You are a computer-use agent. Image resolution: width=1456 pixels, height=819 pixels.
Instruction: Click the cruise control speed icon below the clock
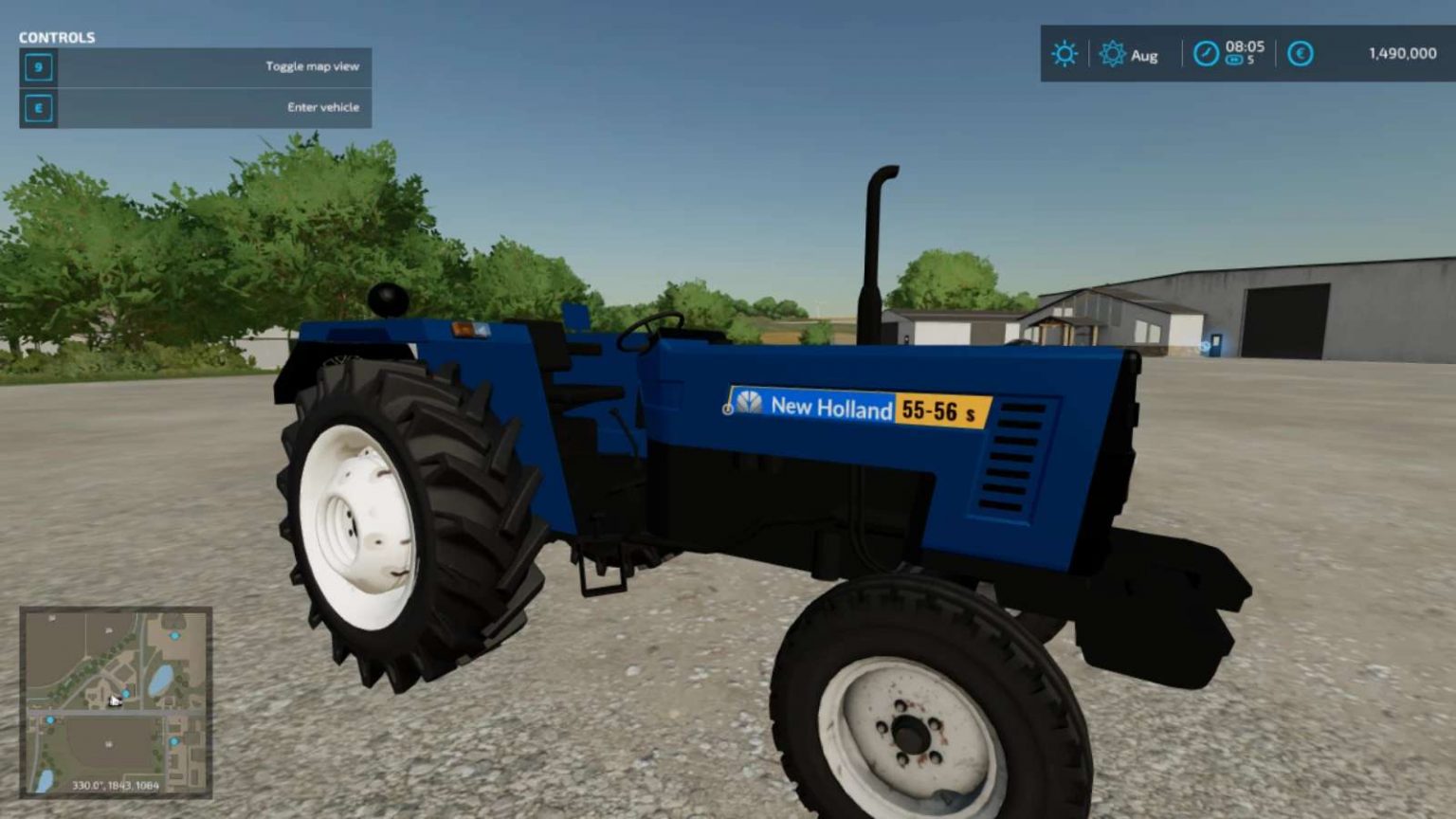click(1232, 58)
